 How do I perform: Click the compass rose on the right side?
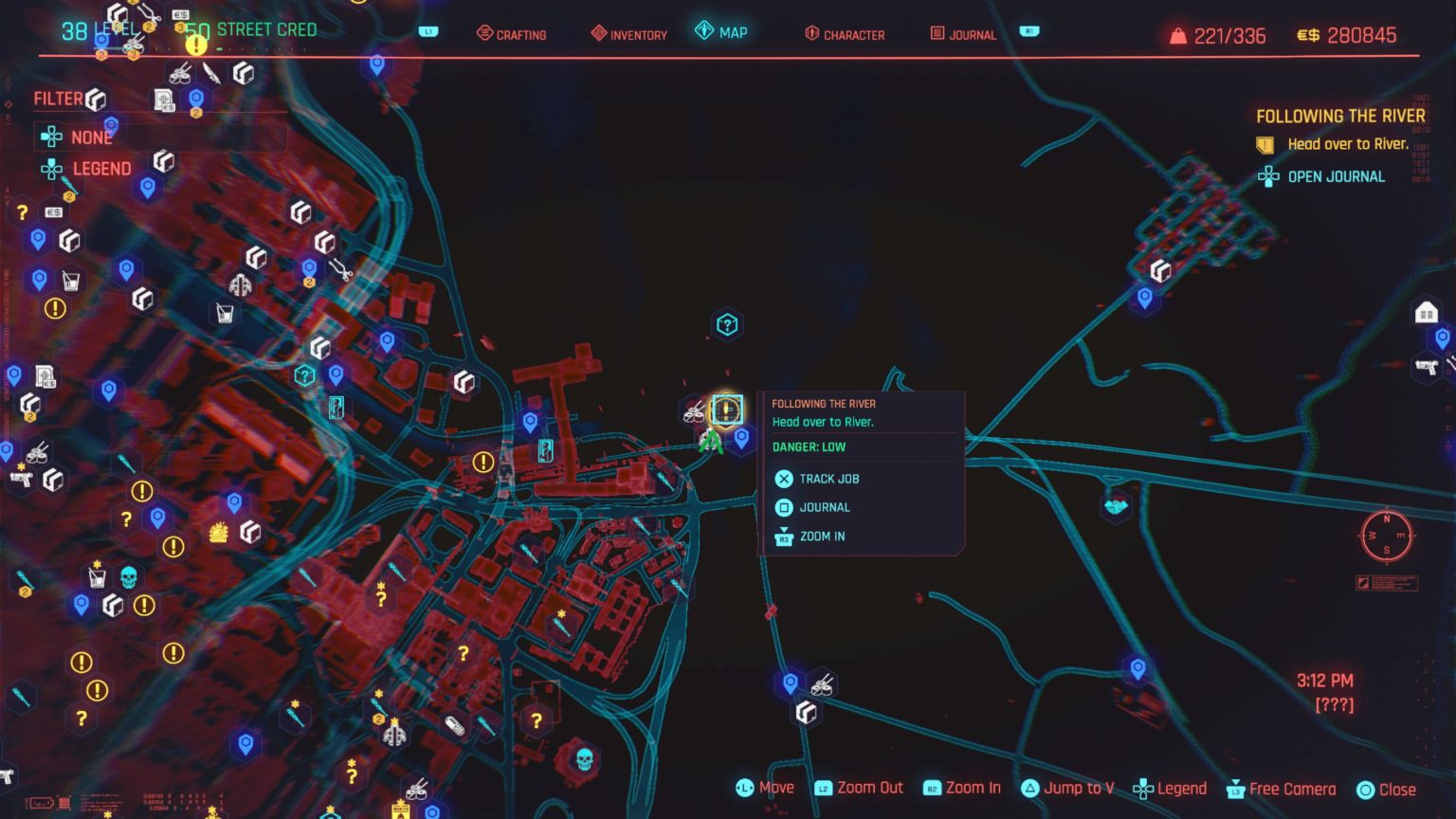(1387, 537)
